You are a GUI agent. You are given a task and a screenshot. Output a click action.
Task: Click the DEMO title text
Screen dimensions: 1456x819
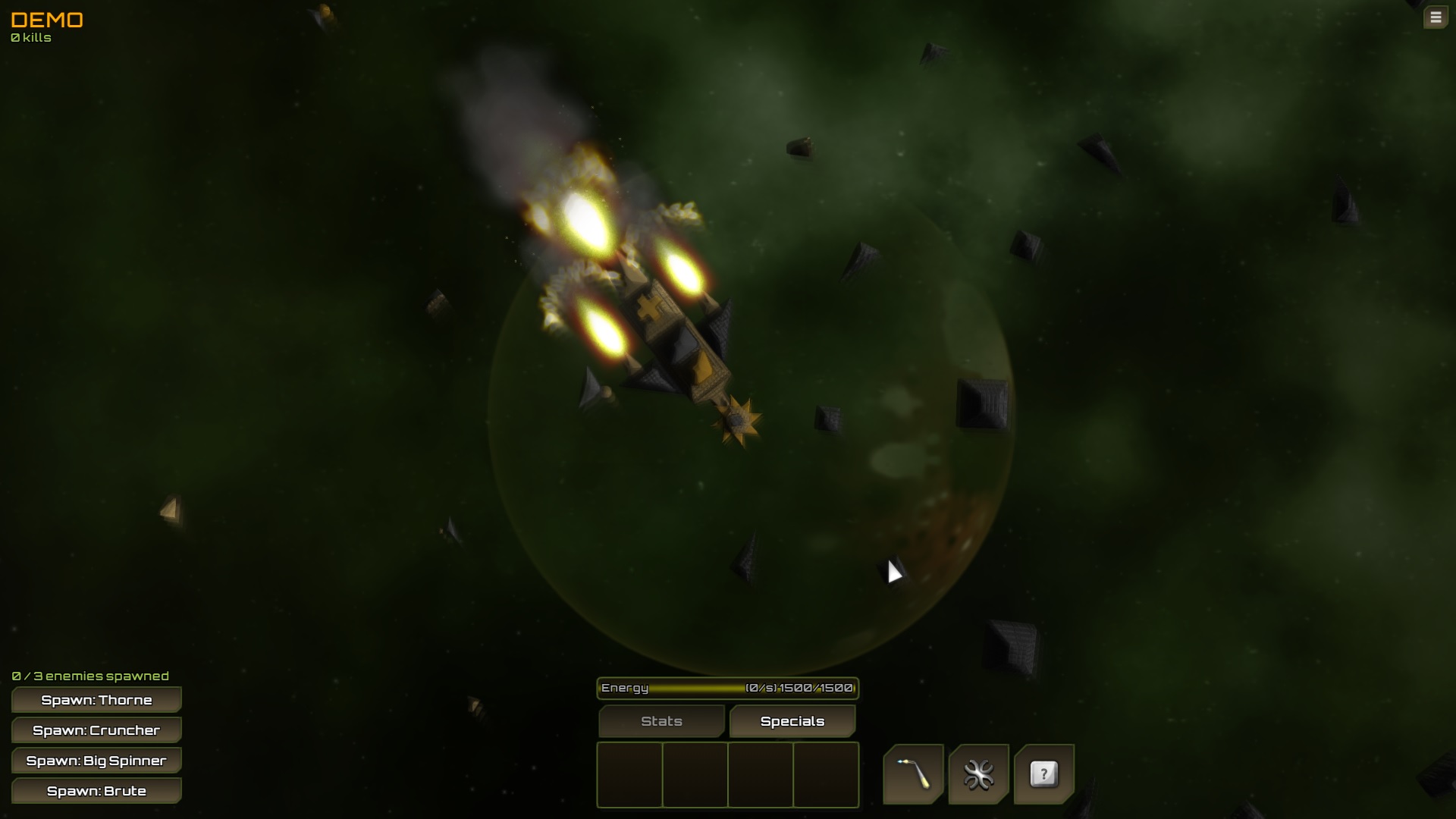47,20
